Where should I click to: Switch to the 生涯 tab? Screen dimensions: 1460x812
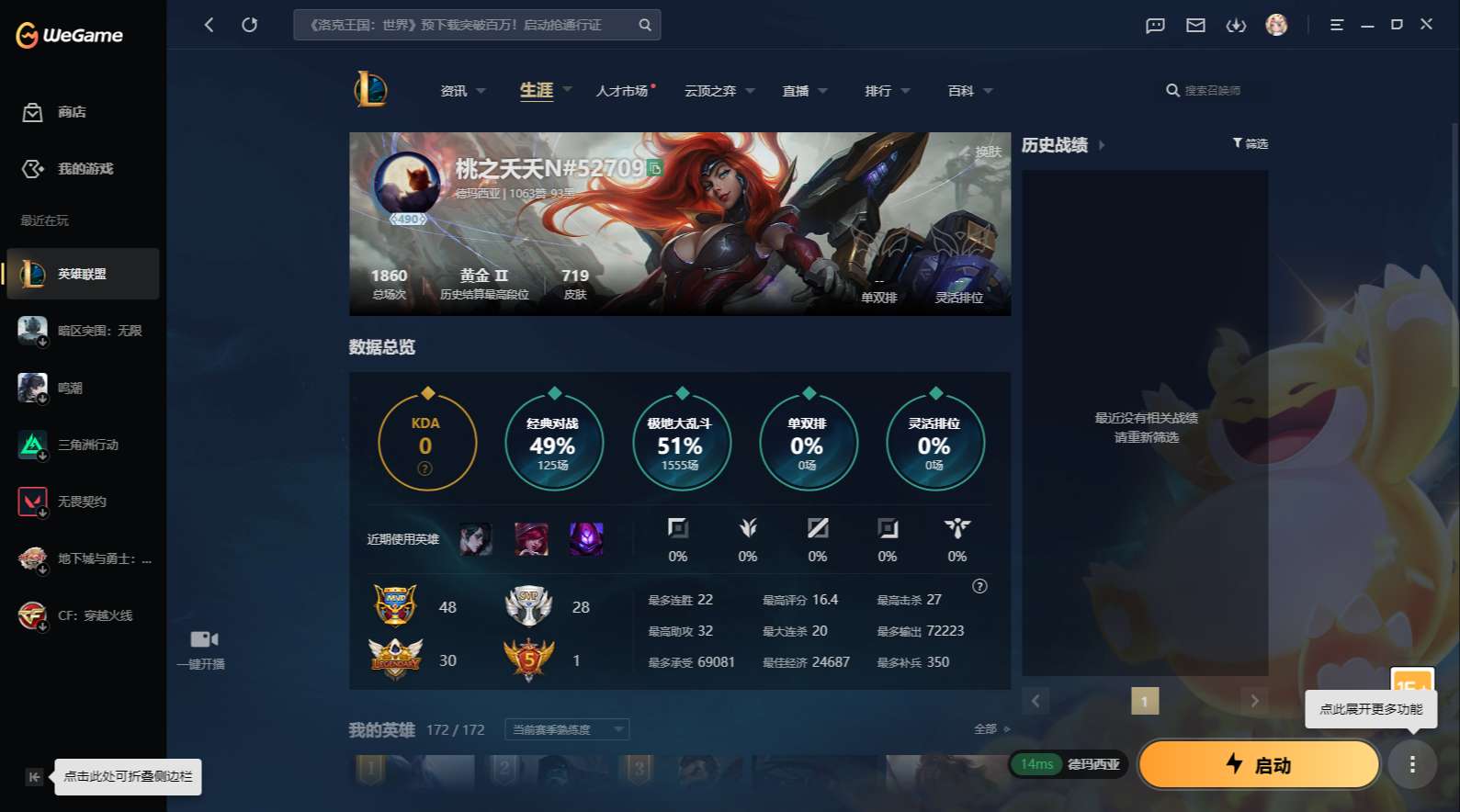[536, 90]
